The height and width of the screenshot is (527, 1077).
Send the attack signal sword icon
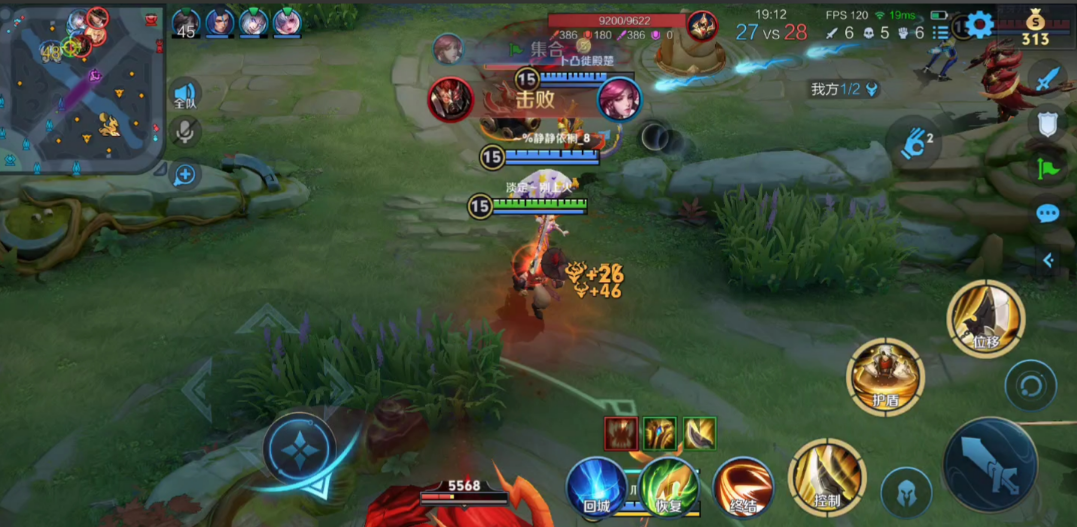click(x=1047, y=78)
